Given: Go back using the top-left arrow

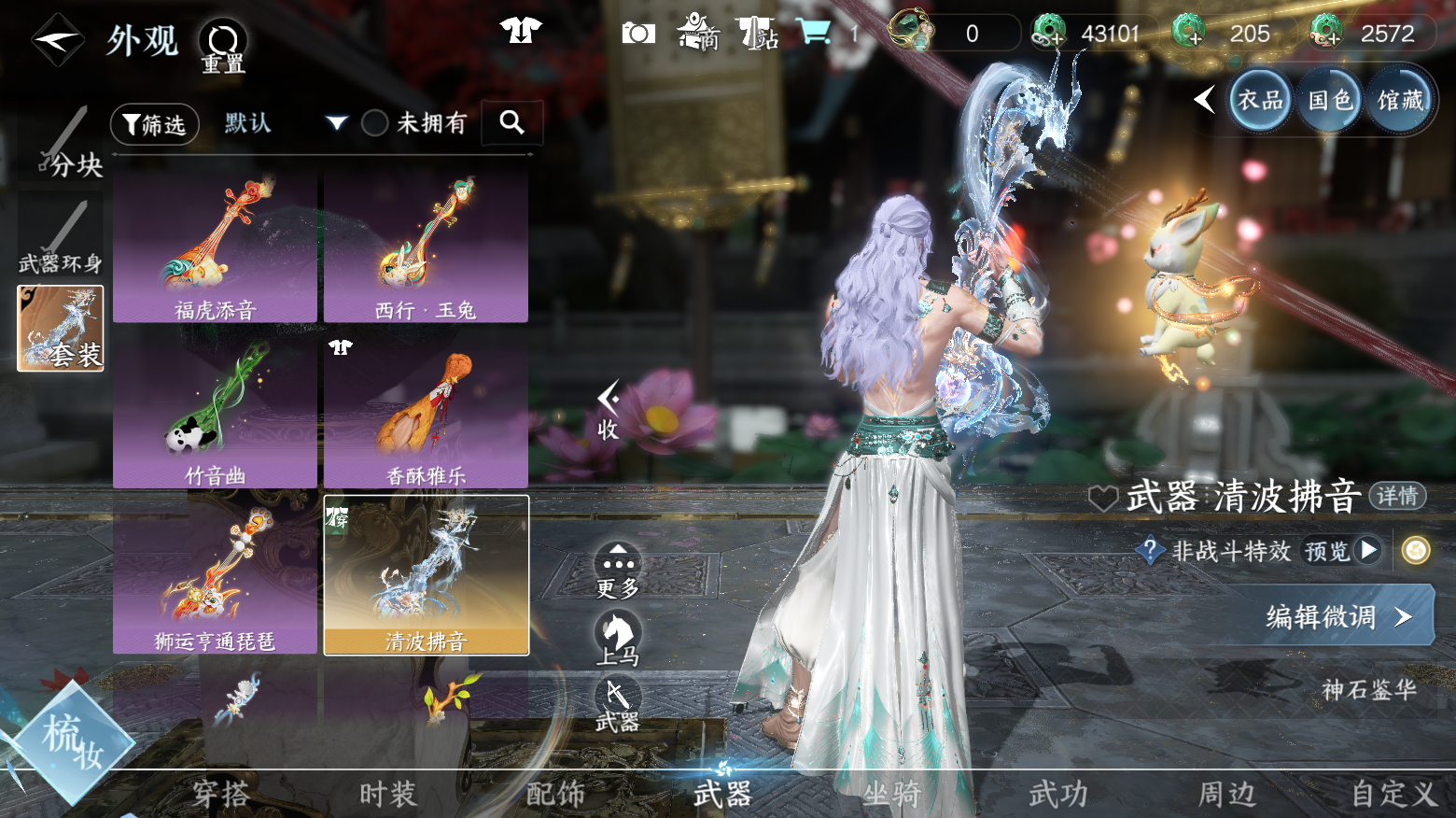Looking at the screenshot, I should (x=58, y=40).
